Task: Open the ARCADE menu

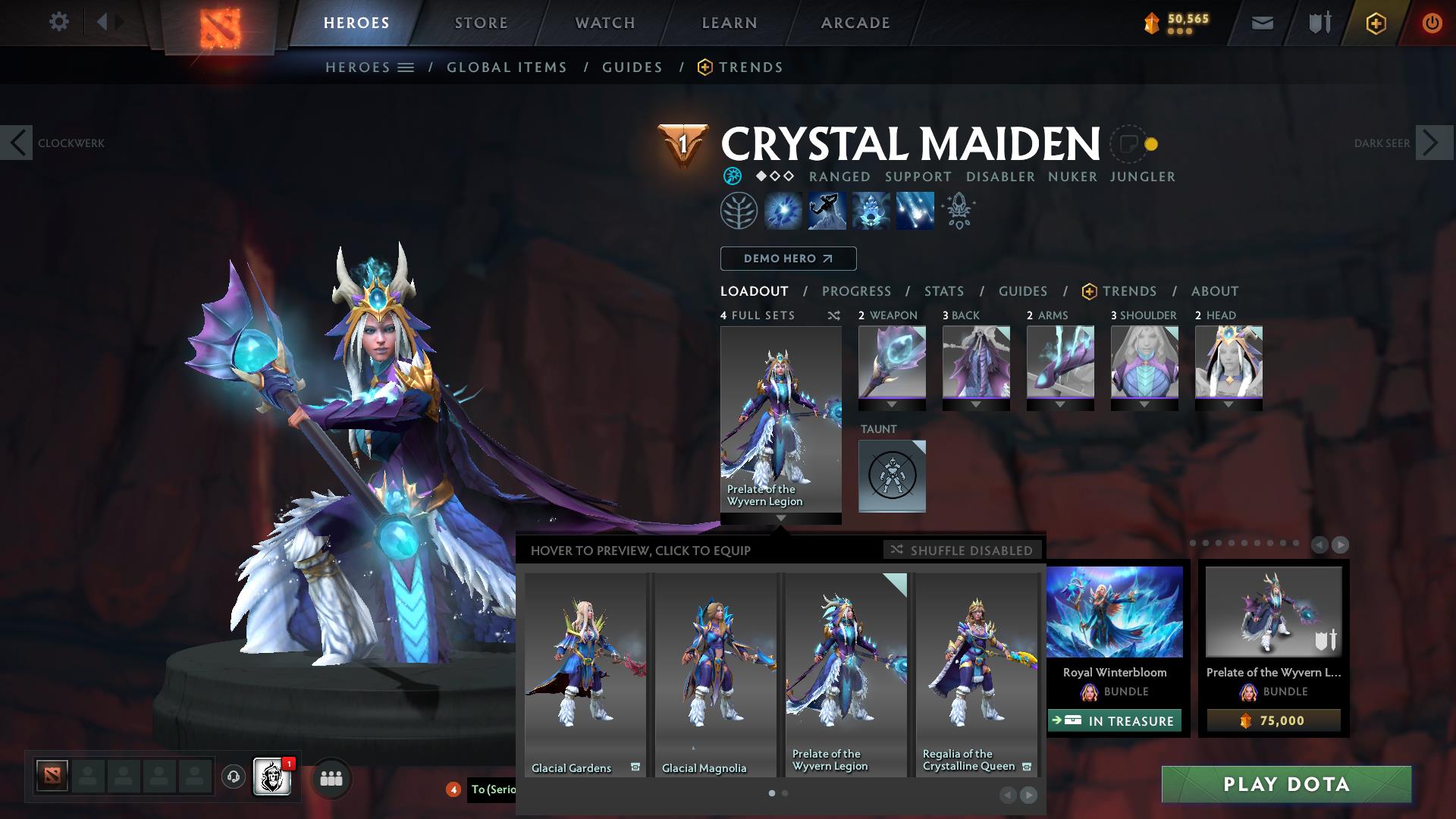Action: 855,23
